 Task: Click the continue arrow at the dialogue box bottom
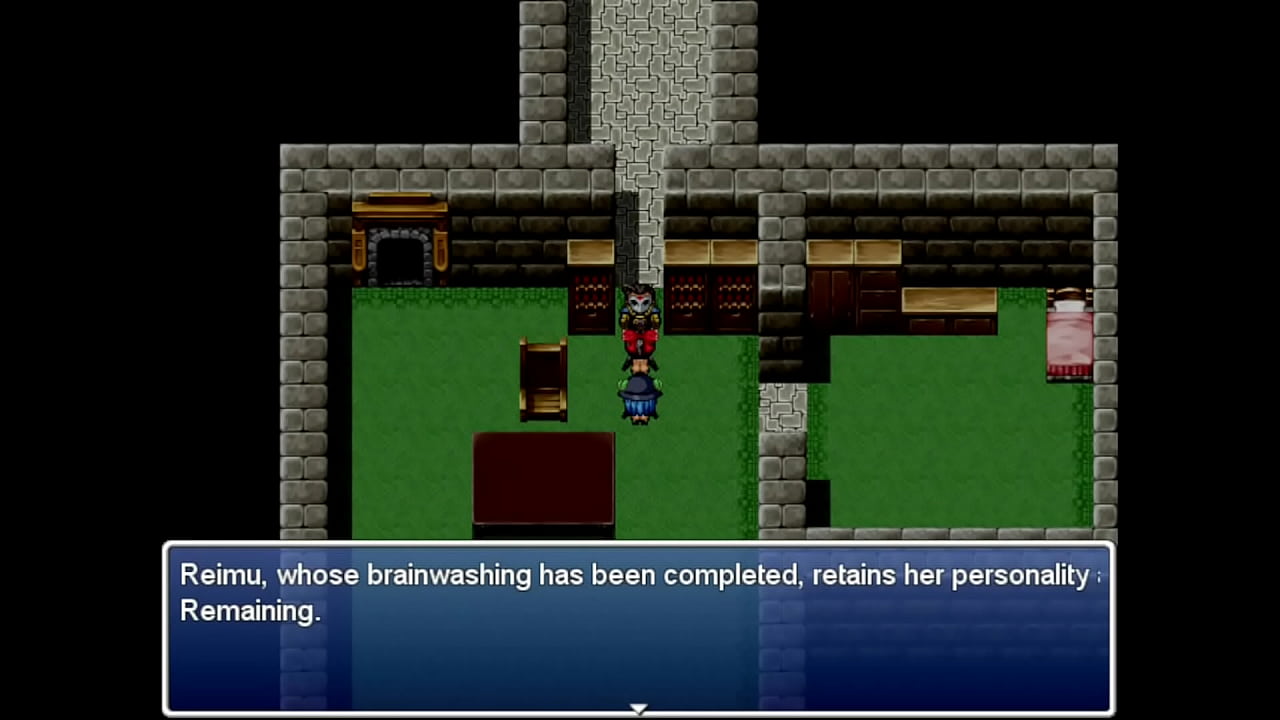(x=639, y=708)
